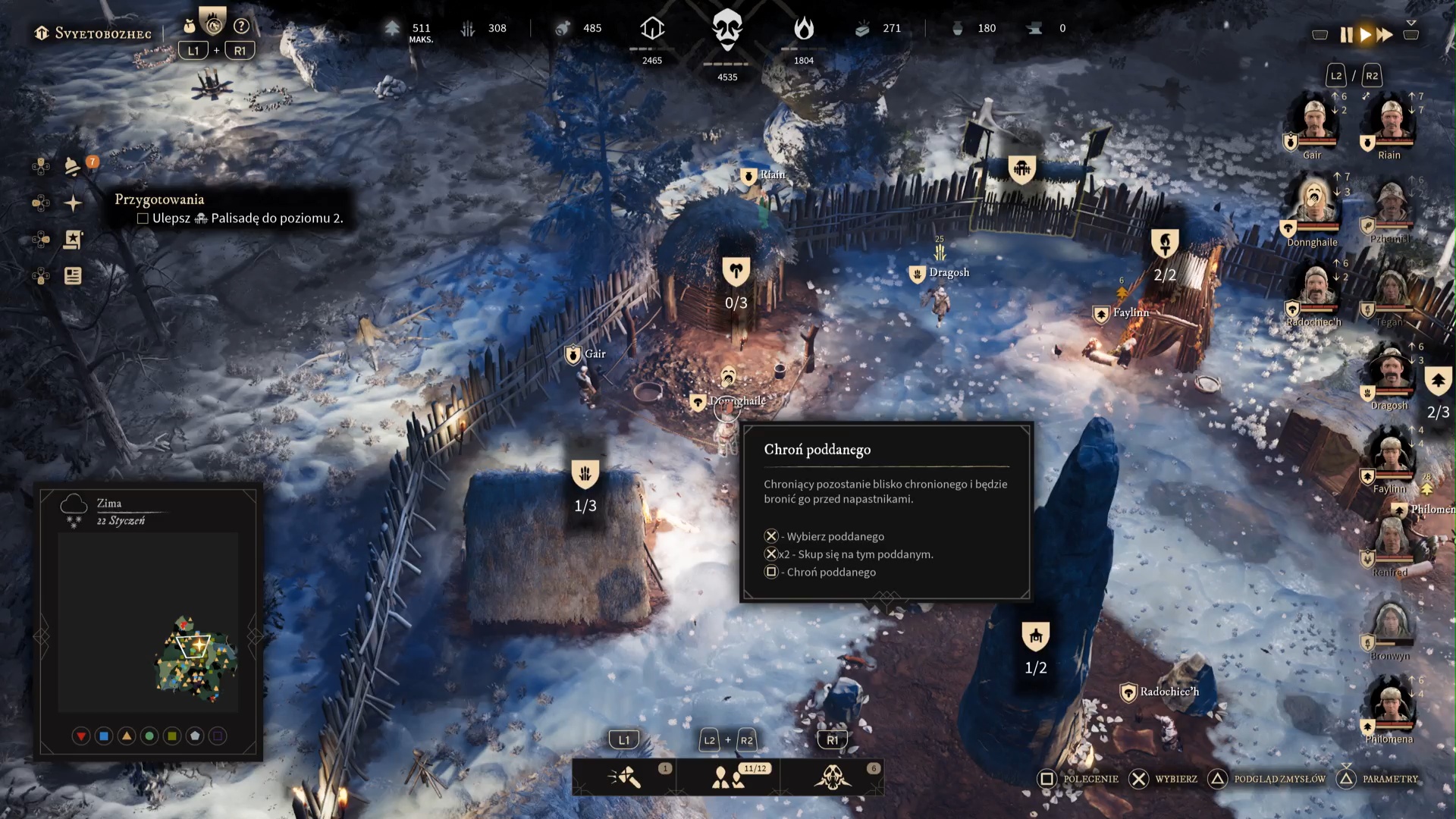Pick Dragosh's portrait from the roster

[x=1390, y=372]
